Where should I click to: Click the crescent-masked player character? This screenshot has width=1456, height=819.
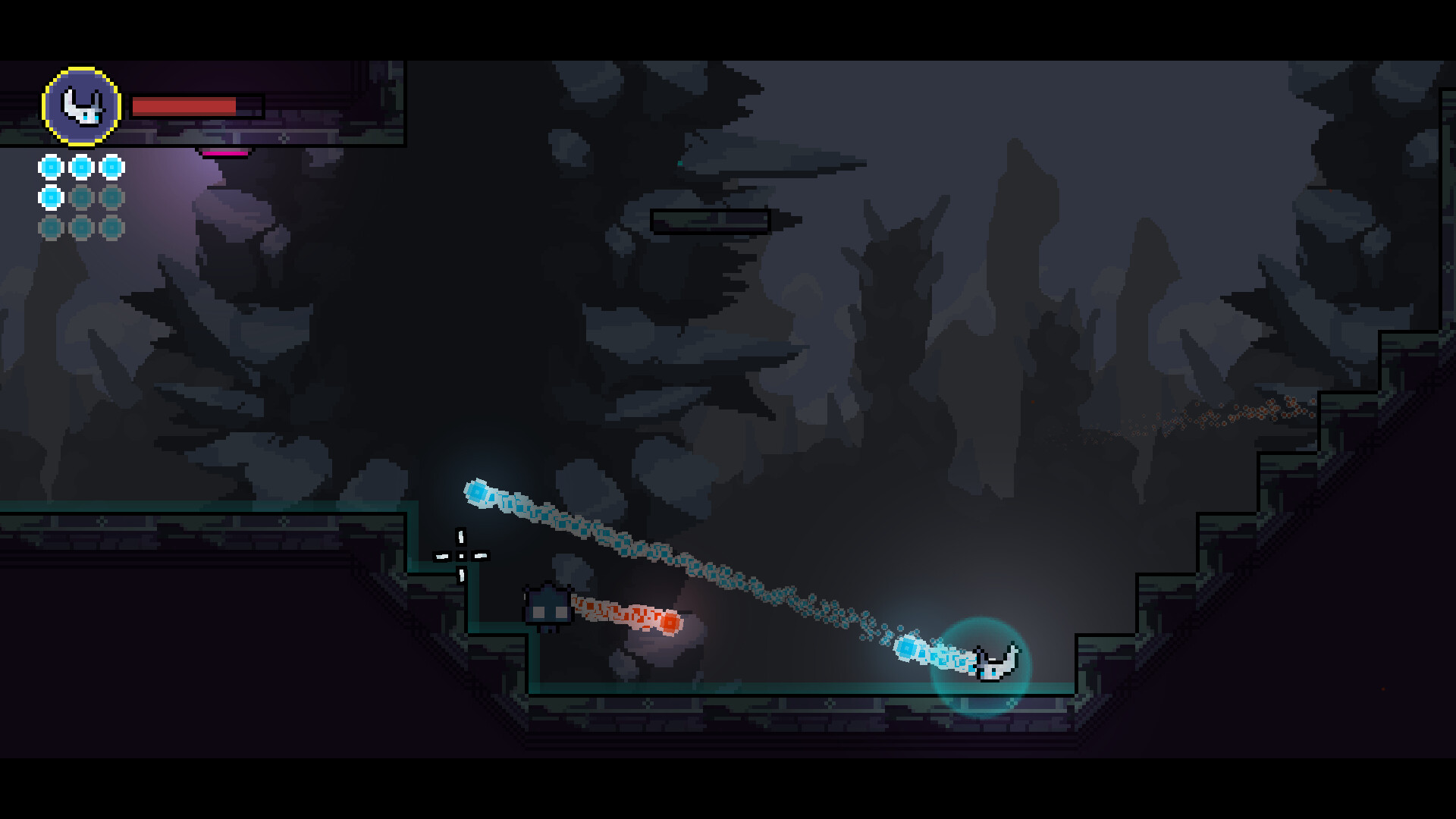(995, 661)
